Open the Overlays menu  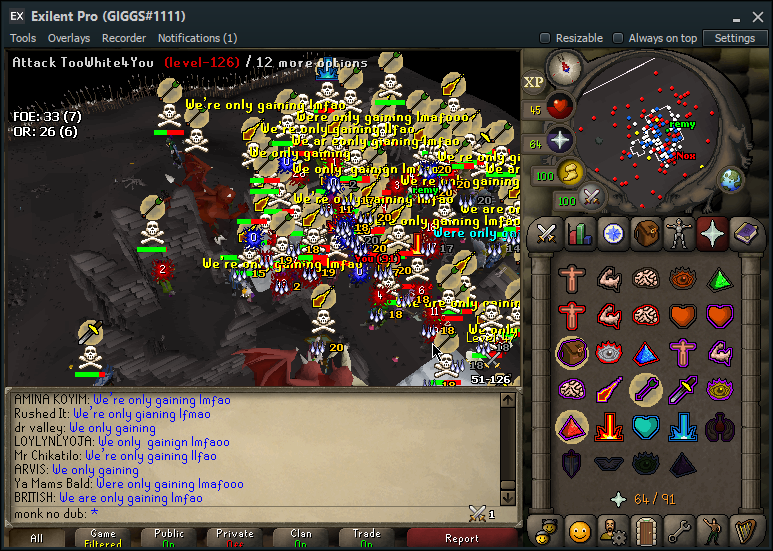pyautogui.click(x=69, y=38)
